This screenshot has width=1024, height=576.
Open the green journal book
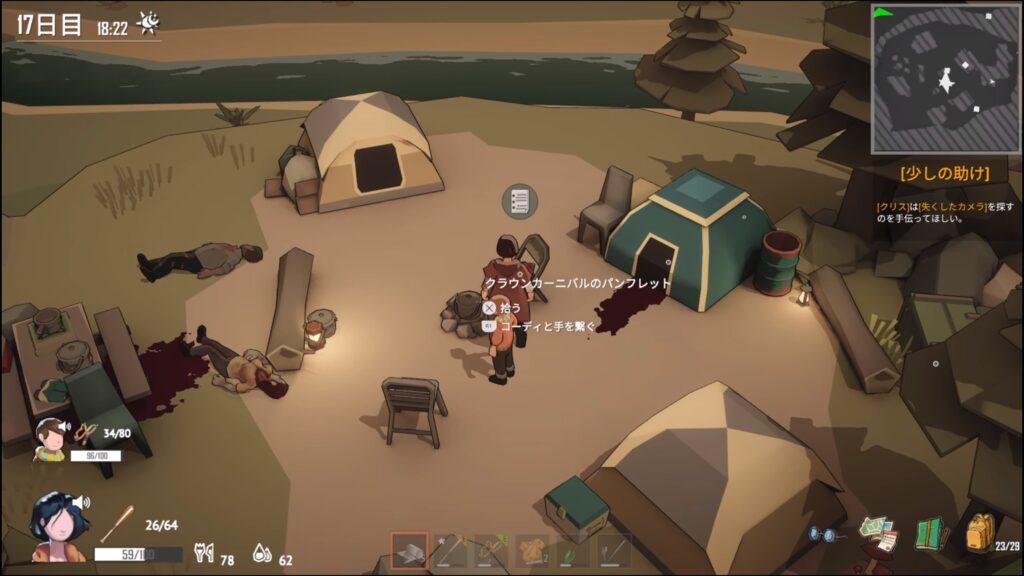(930, 533)
